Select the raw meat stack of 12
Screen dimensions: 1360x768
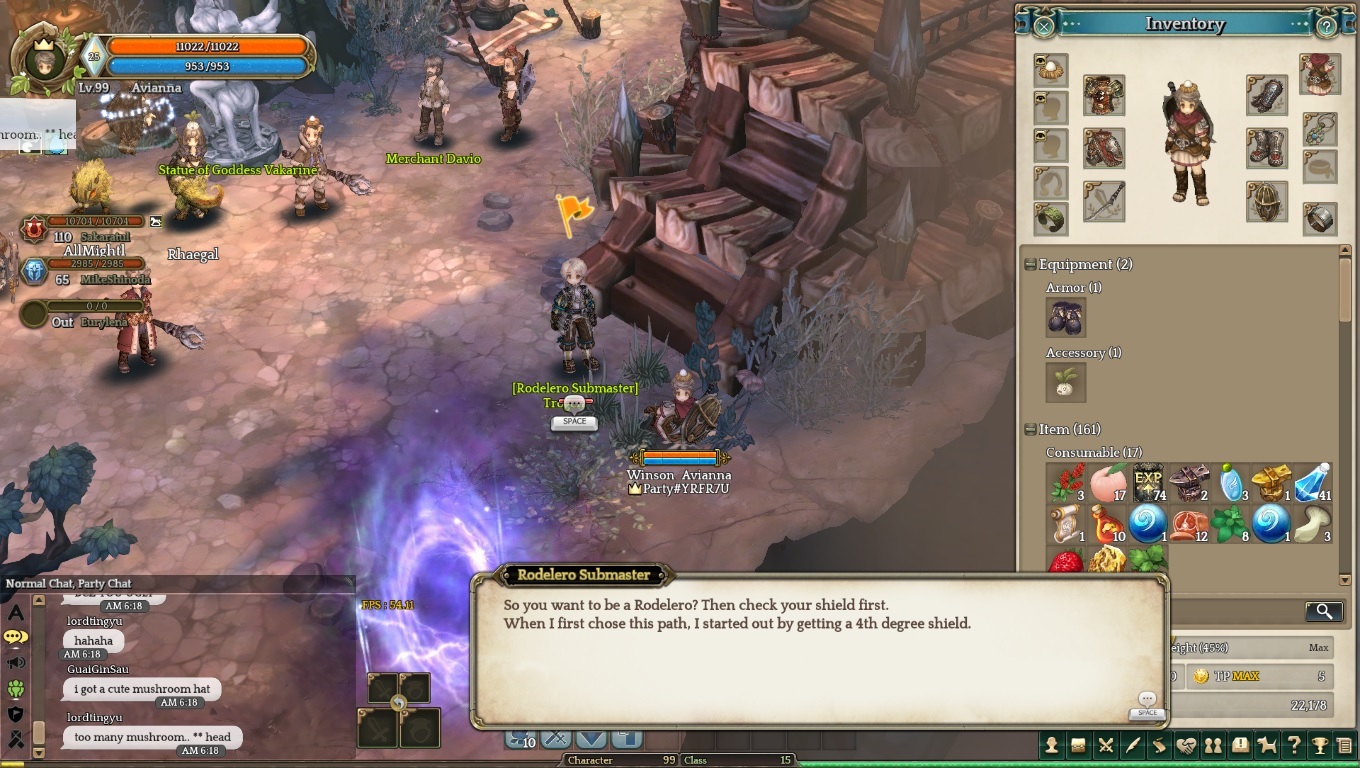coord(1189,523)
